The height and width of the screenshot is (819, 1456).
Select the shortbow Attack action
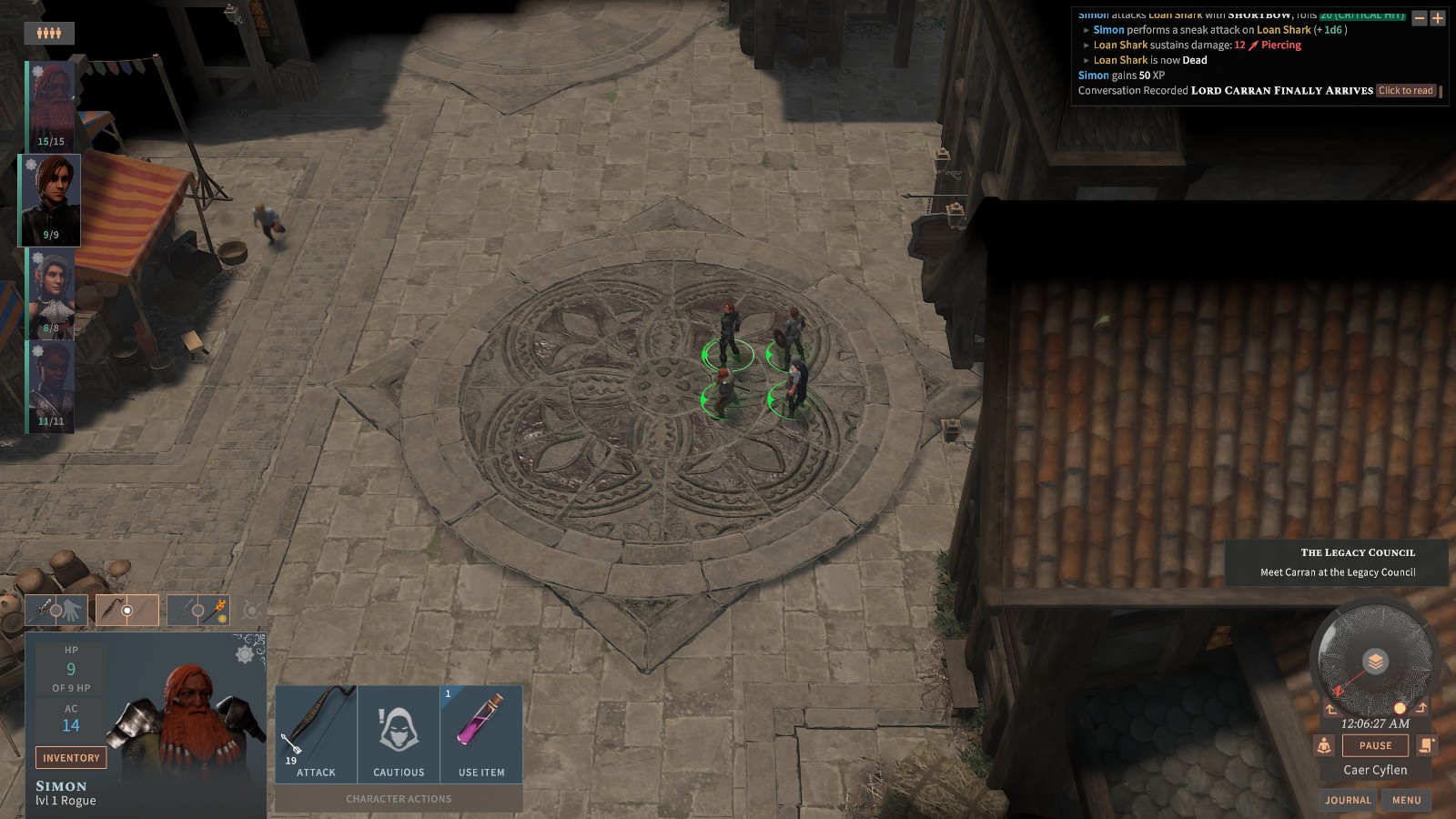click(x=316, y=733)
